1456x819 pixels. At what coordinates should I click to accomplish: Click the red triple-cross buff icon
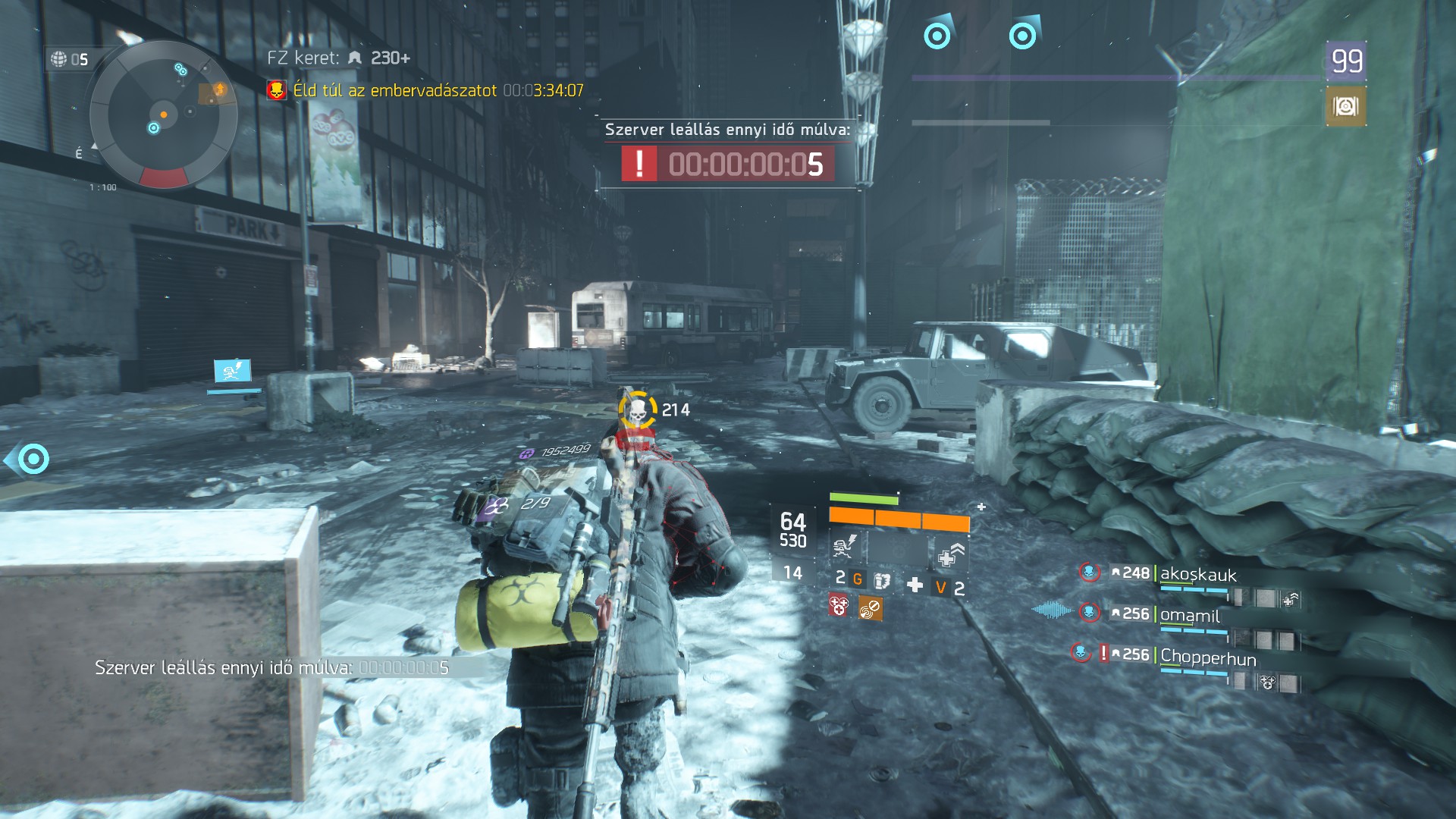839,606
